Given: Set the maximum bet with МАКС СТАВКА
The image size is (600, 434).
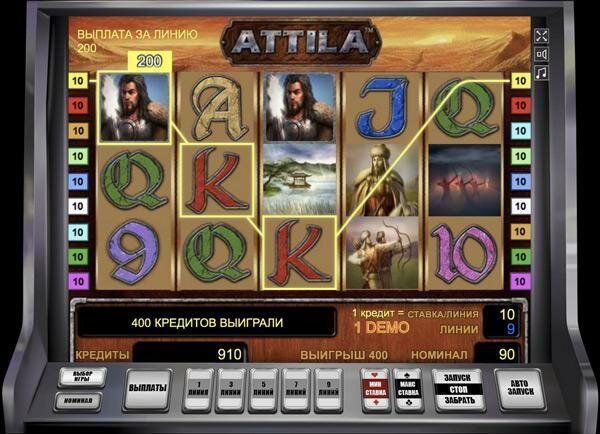Looking at the screenshot, I should [x=408, y=388].
